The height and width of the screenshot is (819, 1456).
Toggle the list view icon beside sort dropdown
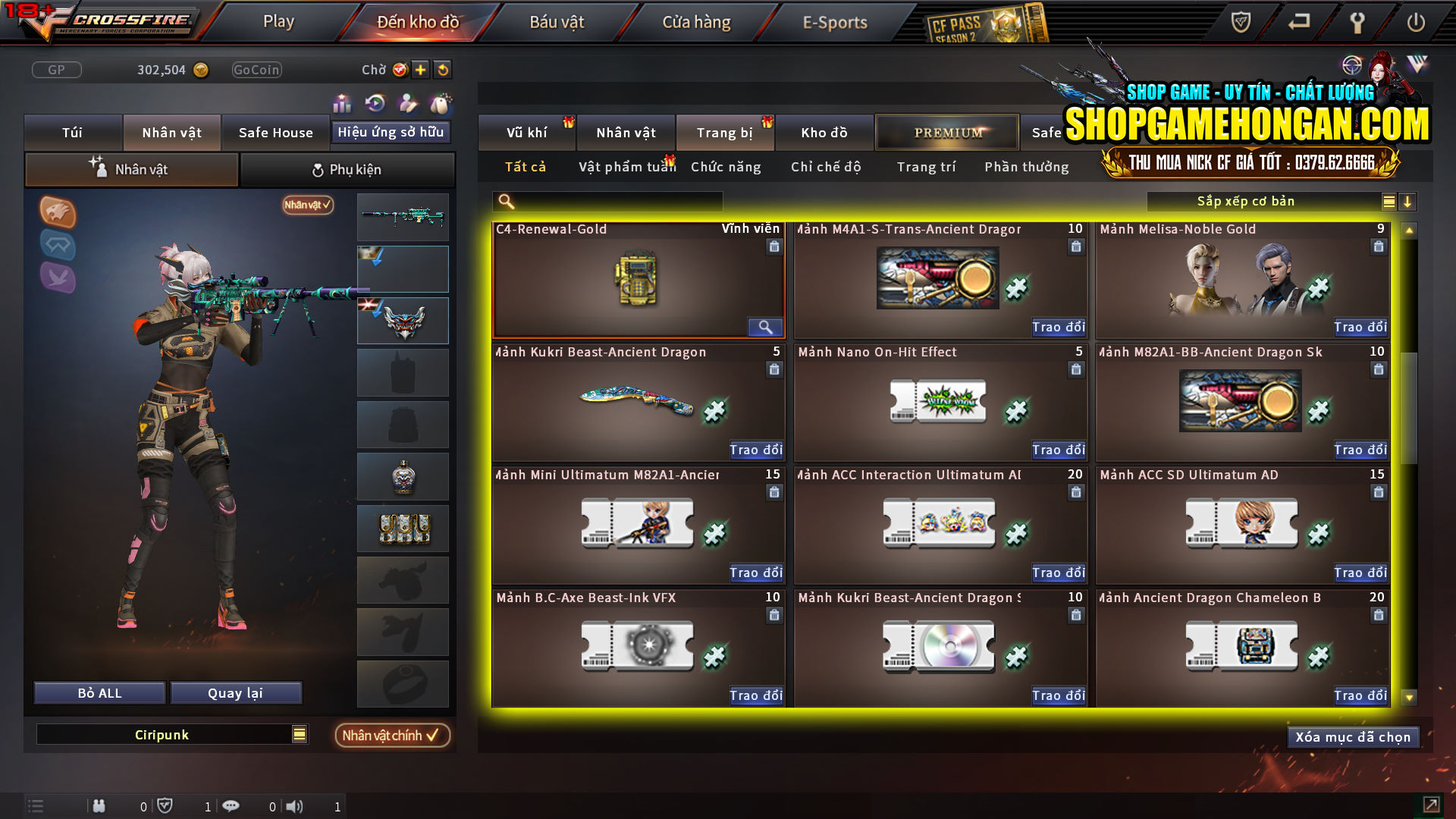(1388, 202)
